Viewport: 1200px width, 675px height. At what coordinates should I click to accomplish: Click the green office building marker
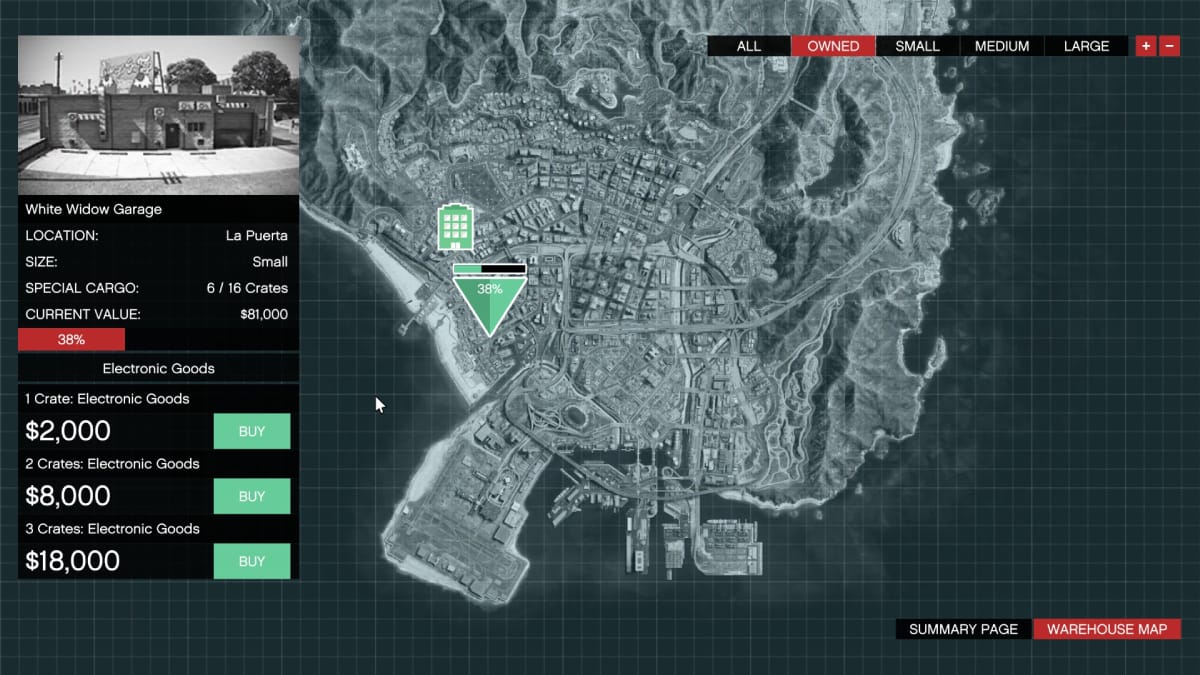454,228
